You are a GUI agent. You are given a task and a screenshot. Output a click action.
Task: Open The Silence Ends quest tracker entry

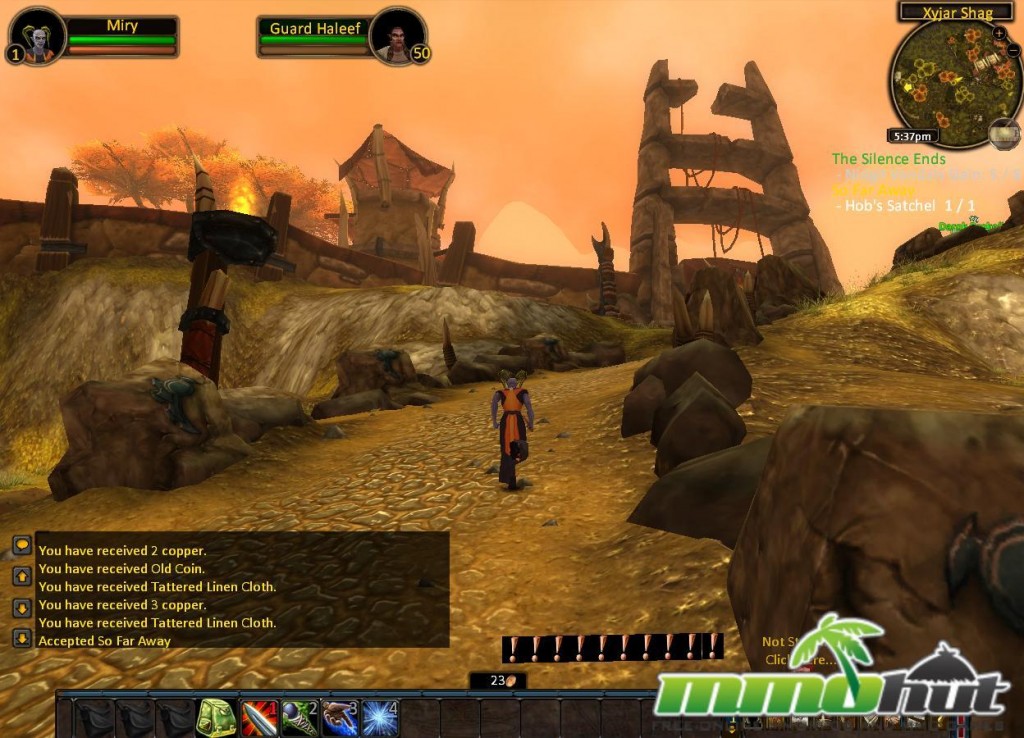(888, 158)
